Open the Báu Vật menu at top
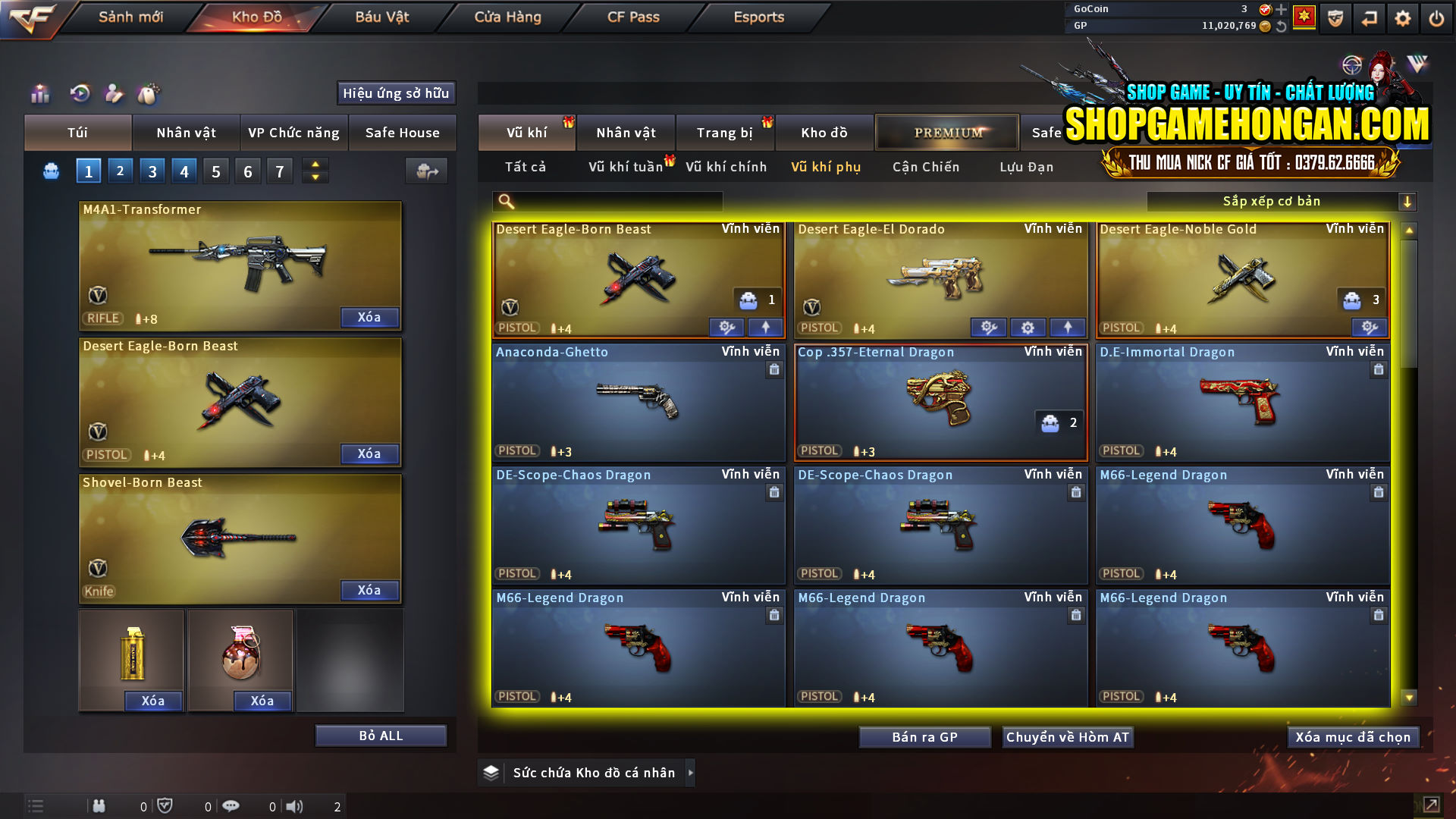The height and width of the screenshot is (819, 1456). point(381,17)
